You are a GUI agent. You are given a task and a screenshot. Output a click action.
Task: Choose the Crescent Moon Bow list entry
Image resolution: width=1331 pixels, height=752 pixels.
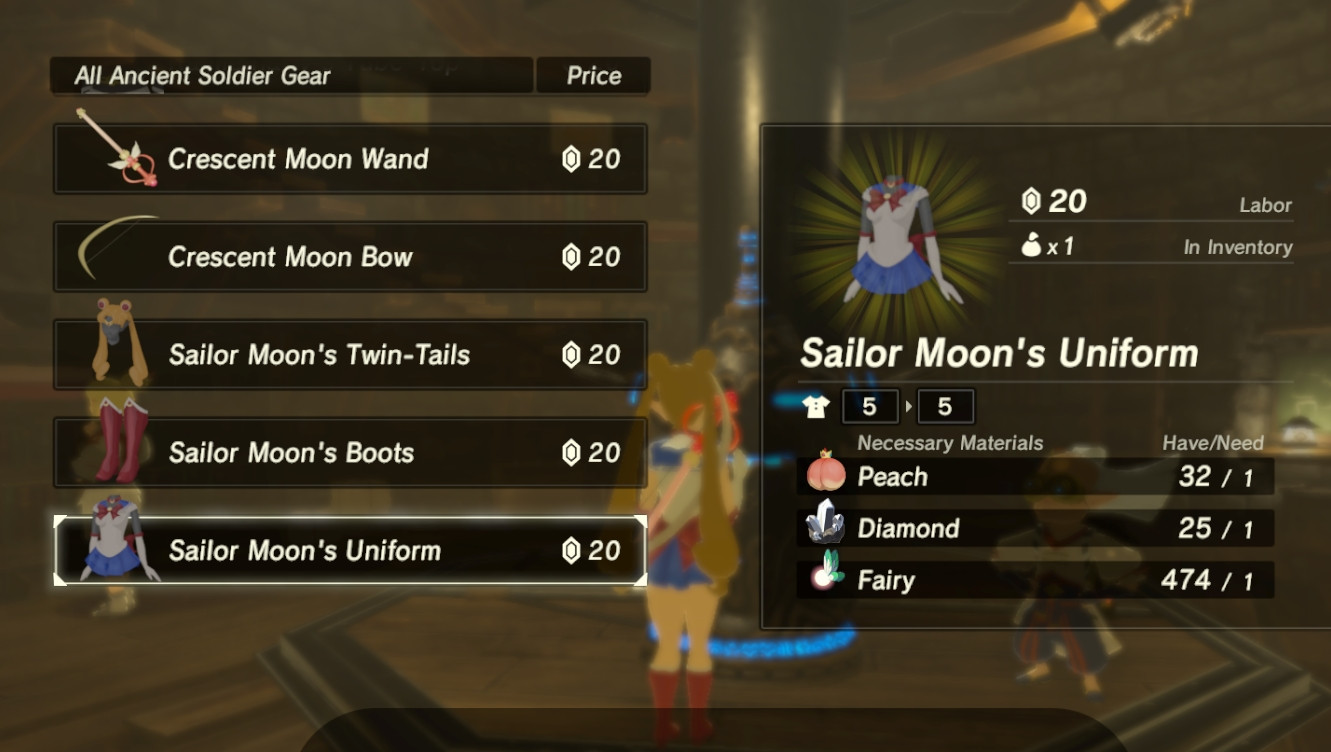(x=350, y=256)
